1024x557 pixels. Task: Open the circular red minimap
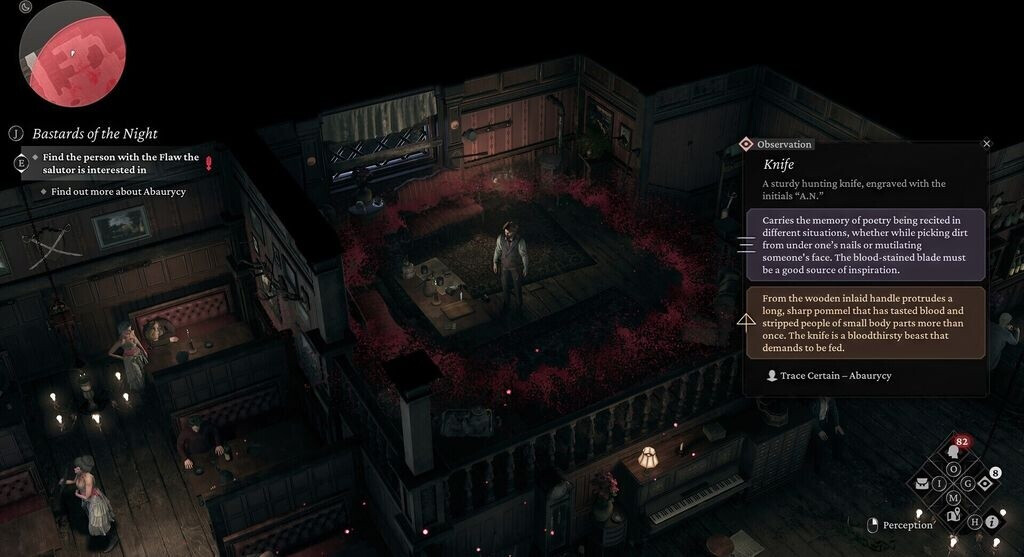coord(72,55)
